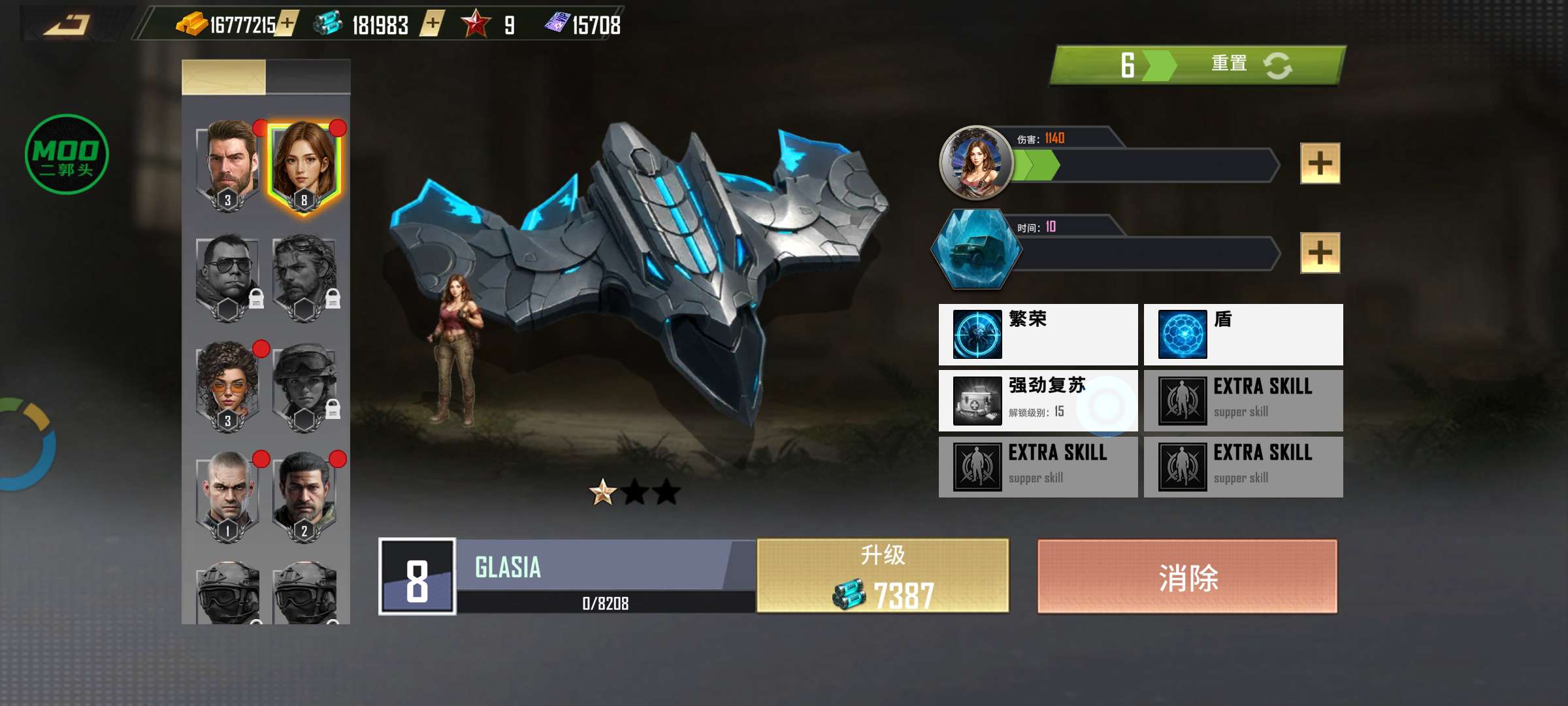This screenshot has height=706, width=1568.
Task: Switch to the dark second roster tab
Action: [x=308, y=76]
